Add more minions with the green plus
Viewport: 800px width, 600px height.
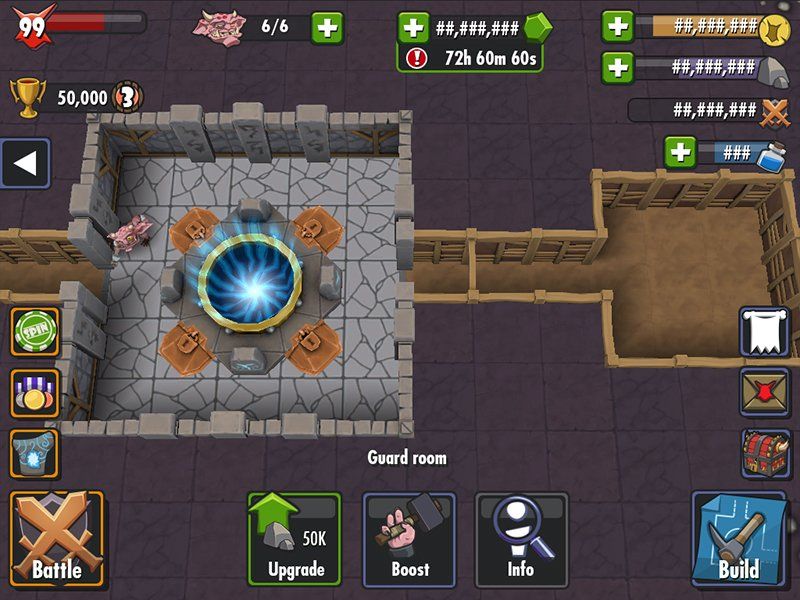327,27
